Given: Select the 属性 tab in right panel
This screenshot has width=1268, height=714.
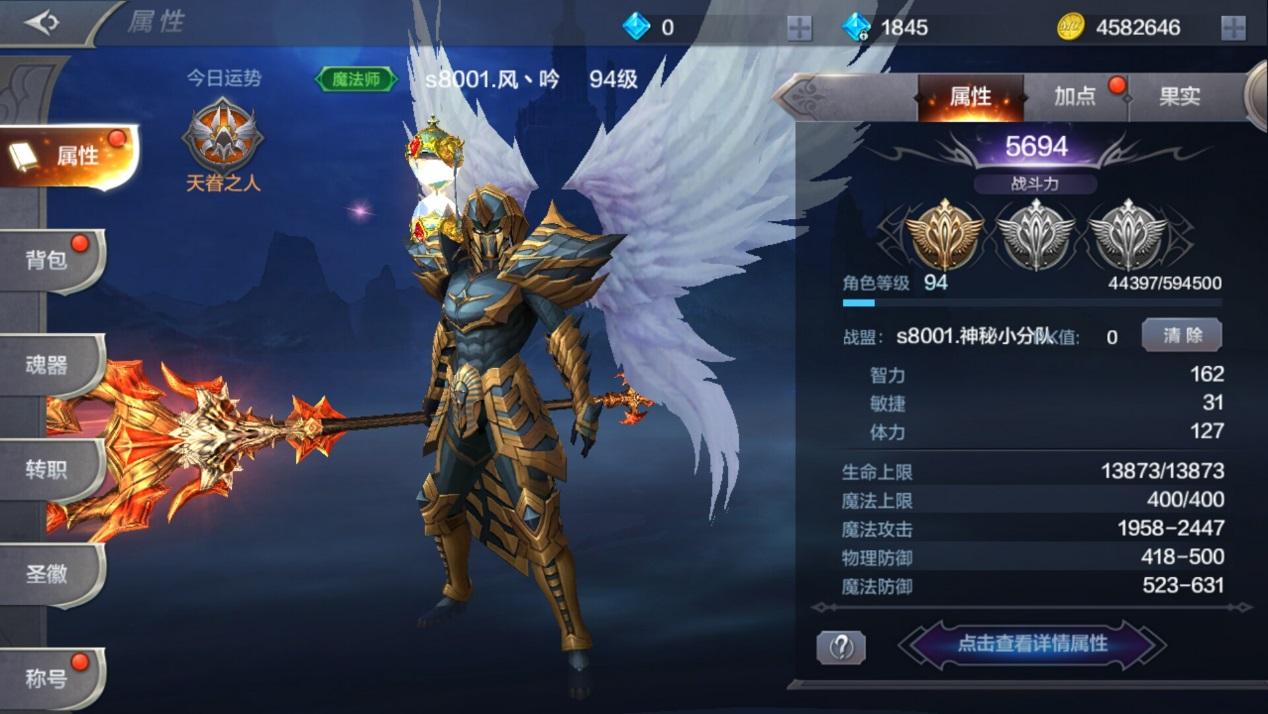Looking at the screenshot, I should 970,97.
